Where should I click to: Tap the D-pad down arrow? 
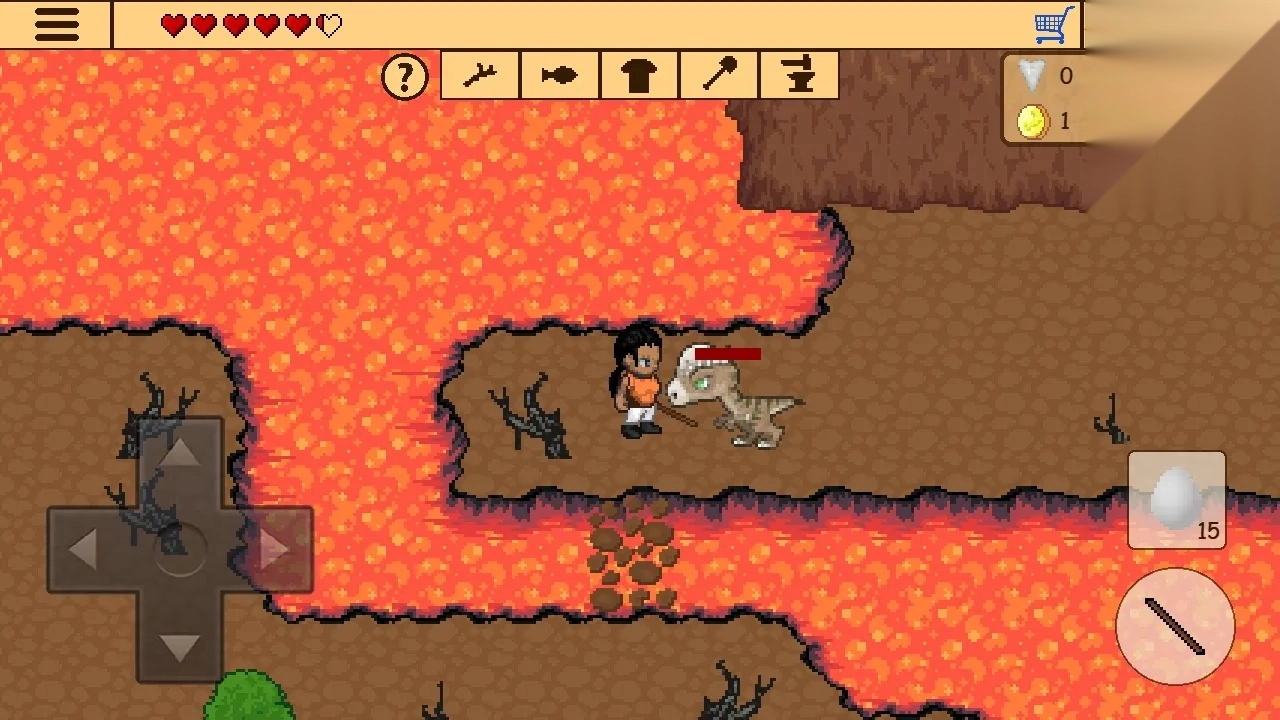[180, 647]
